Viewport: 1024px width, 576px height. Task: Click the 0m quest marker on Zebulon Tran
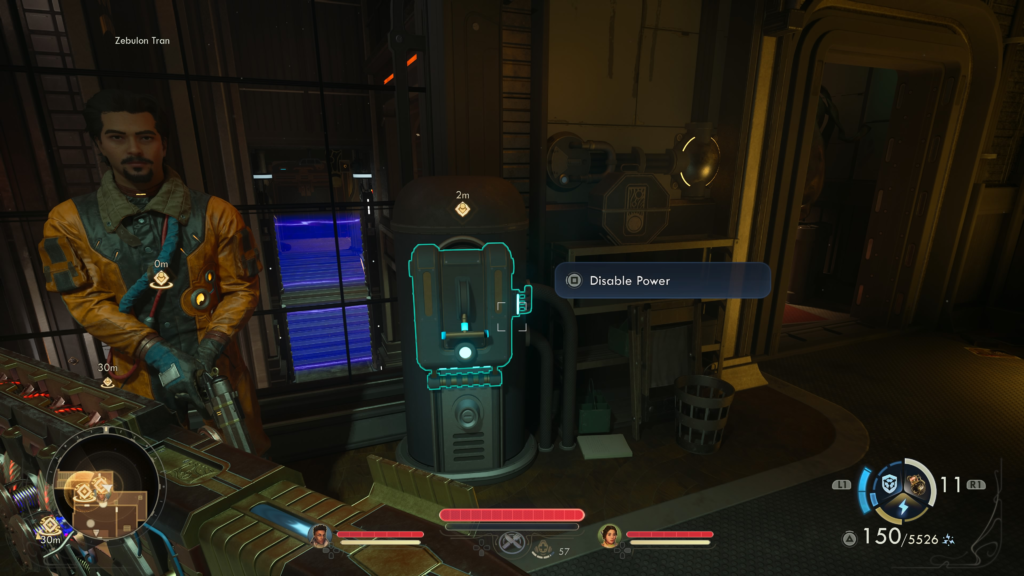point(160,282)
